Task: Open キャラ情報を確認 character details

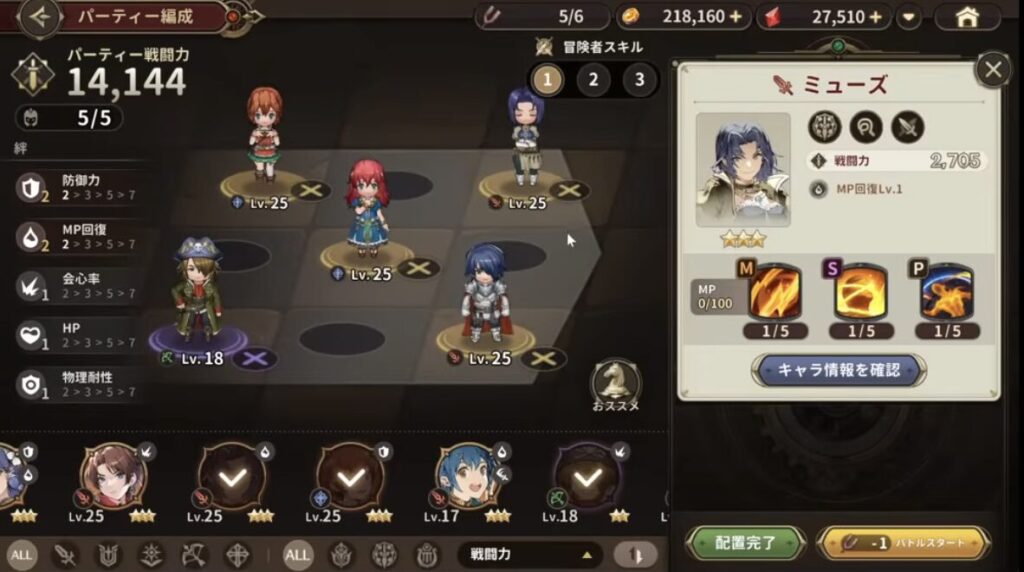Action: [x=839, y=369]
